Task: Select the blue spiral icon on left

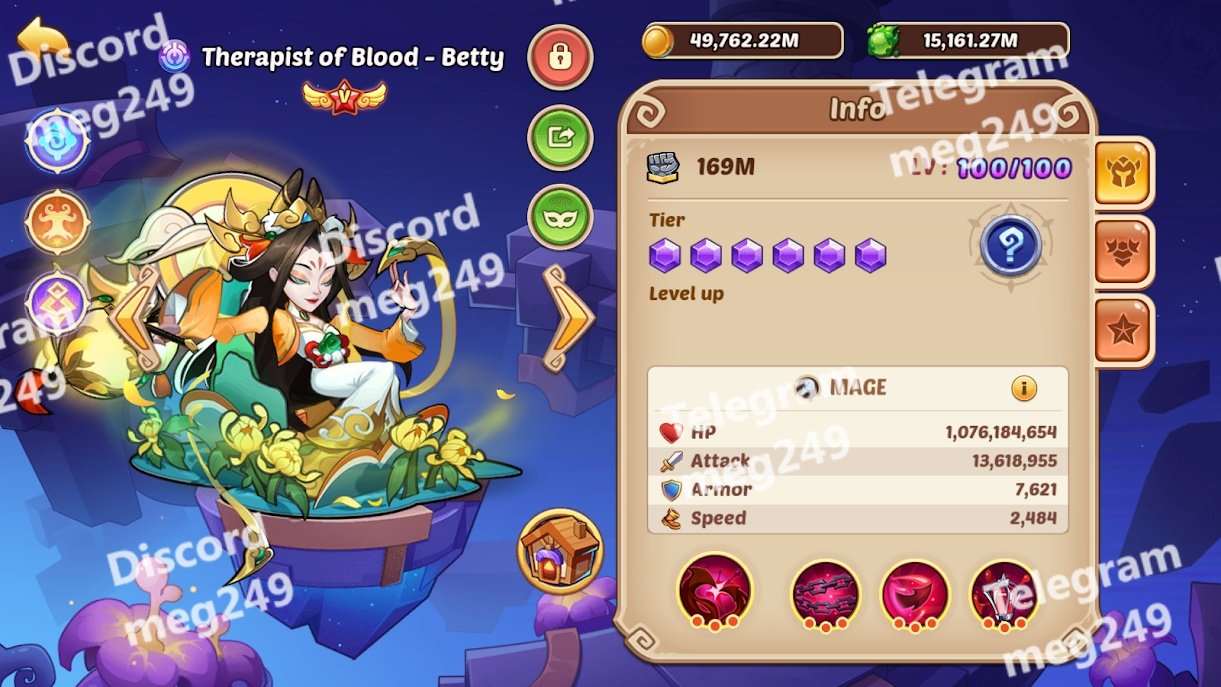Action: click(x=58, y=141)
